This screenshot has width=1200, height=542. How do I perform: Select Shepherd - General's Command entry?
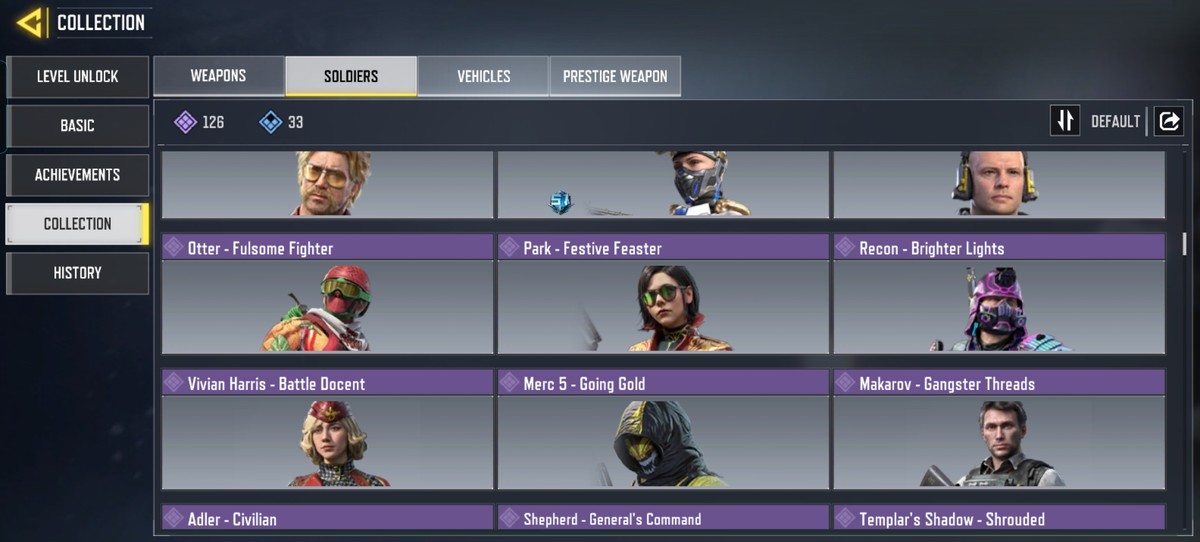pyautogui.click(x=663, y=518)
